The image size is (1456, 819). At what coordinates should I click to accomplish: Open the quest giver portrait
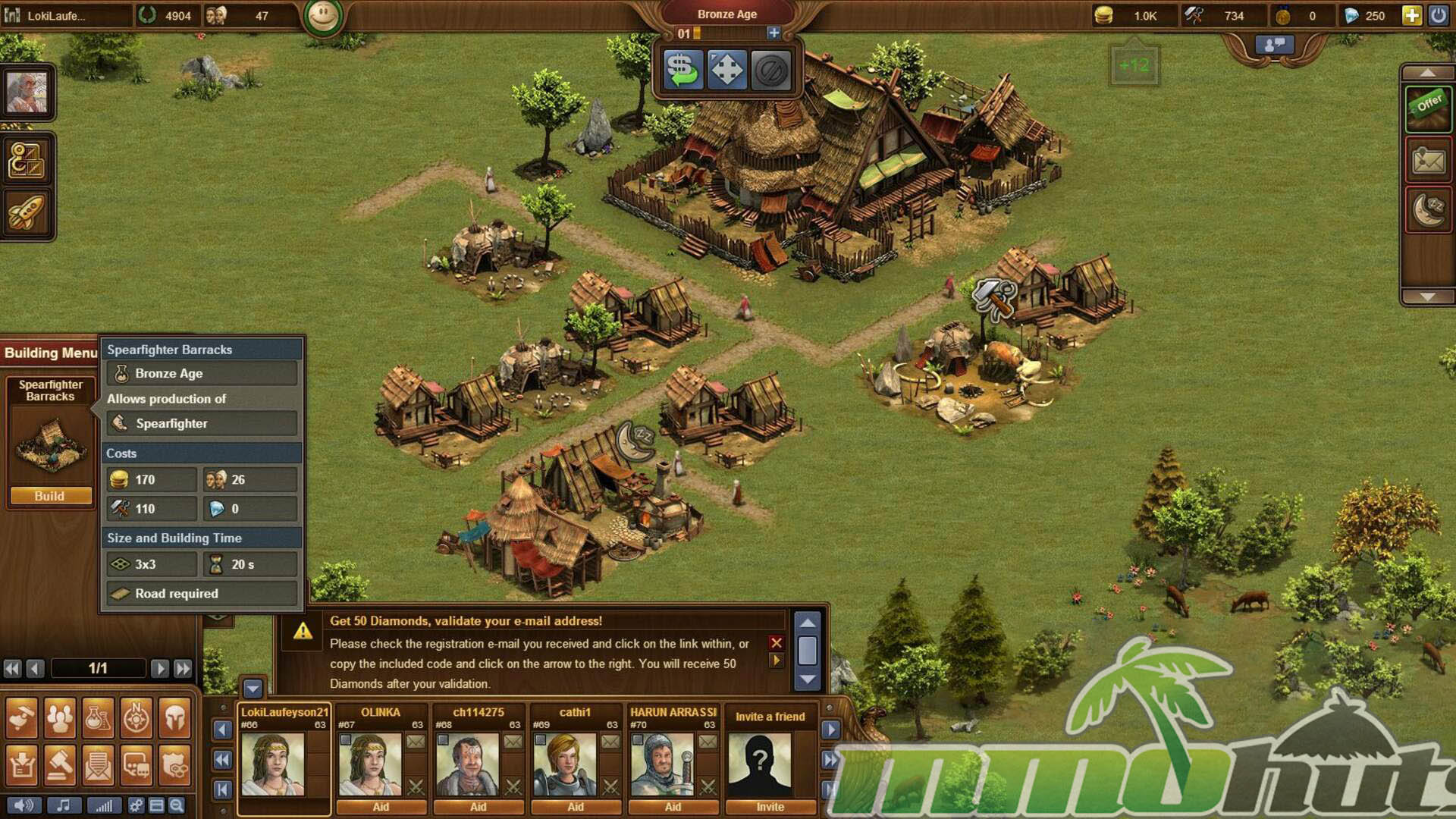[x=27, y=93]
